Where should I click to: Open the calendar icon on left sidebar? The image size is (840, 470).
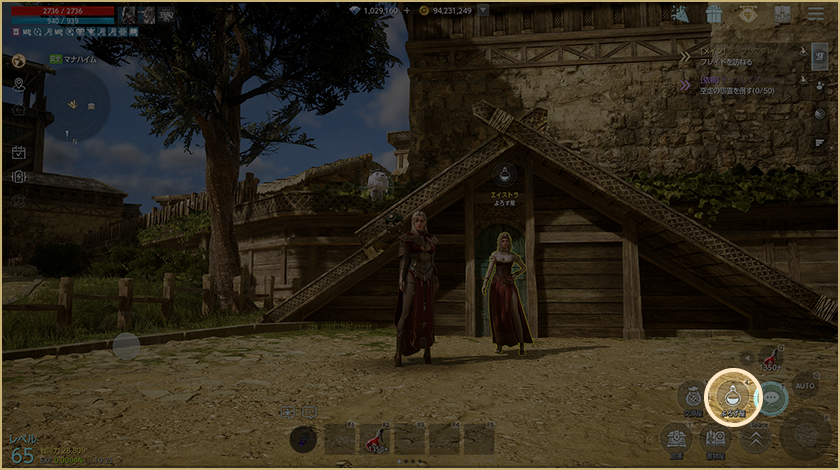click(x=18, y=152)
